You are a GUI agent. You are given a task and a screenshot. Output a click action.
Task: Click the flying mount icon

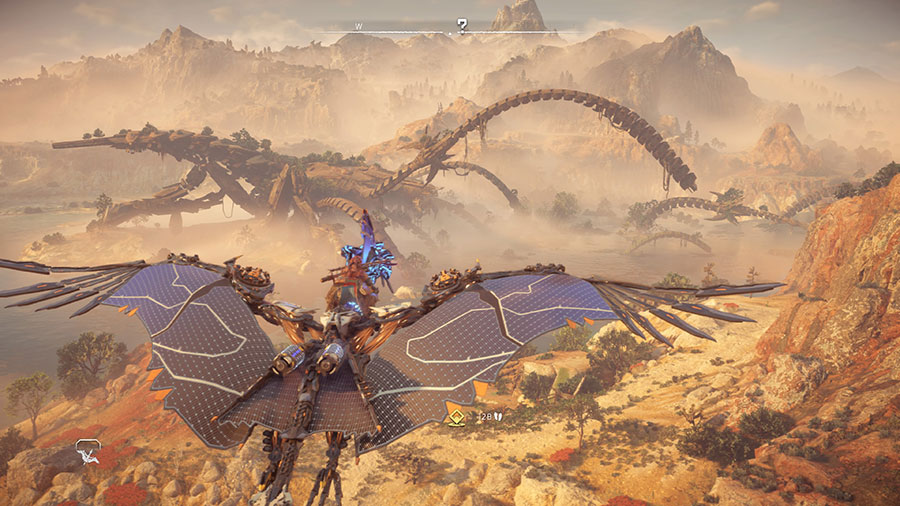(88, 451)
